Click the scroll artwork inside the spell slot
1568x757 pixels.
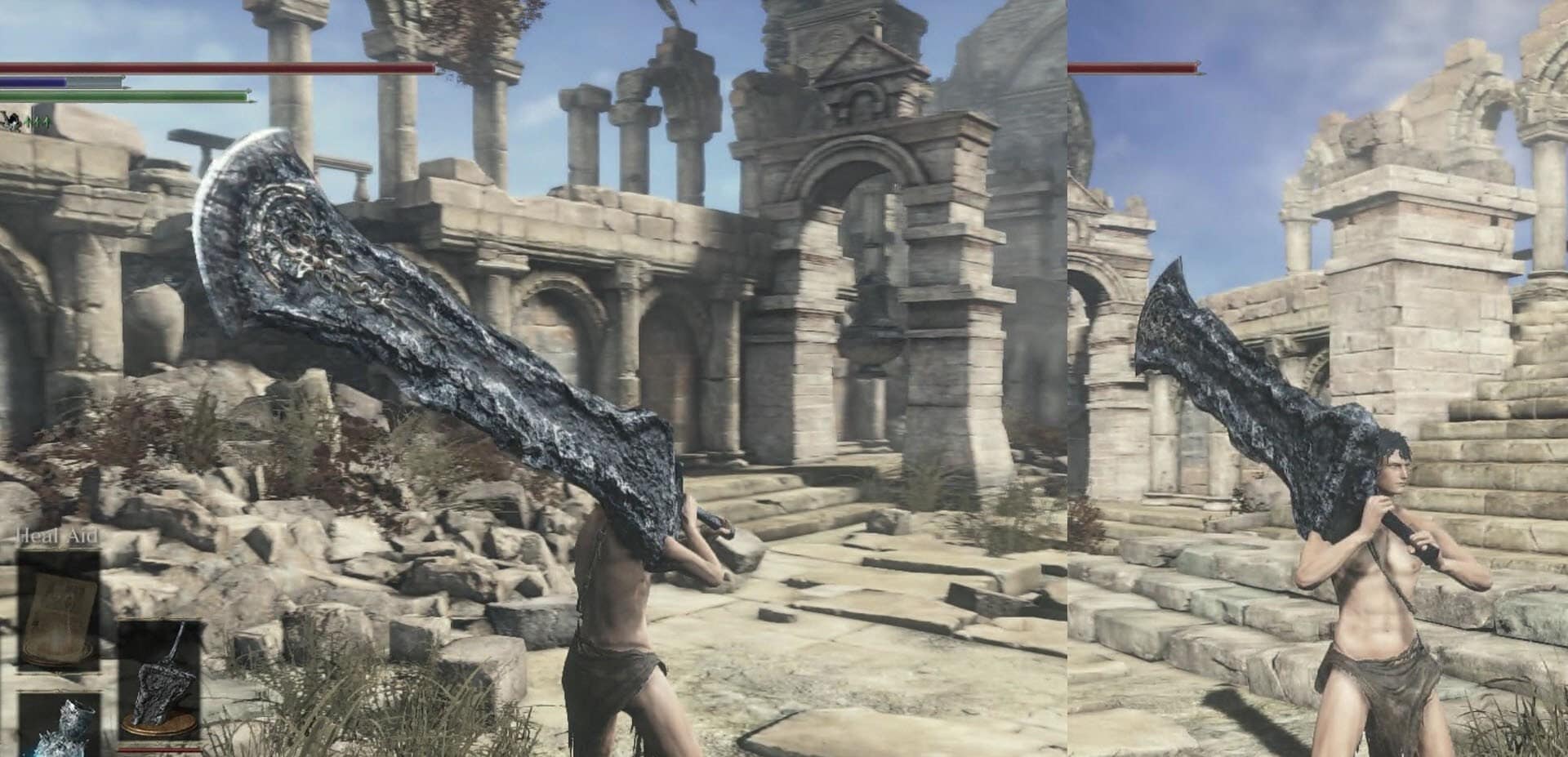coord(57,617)
